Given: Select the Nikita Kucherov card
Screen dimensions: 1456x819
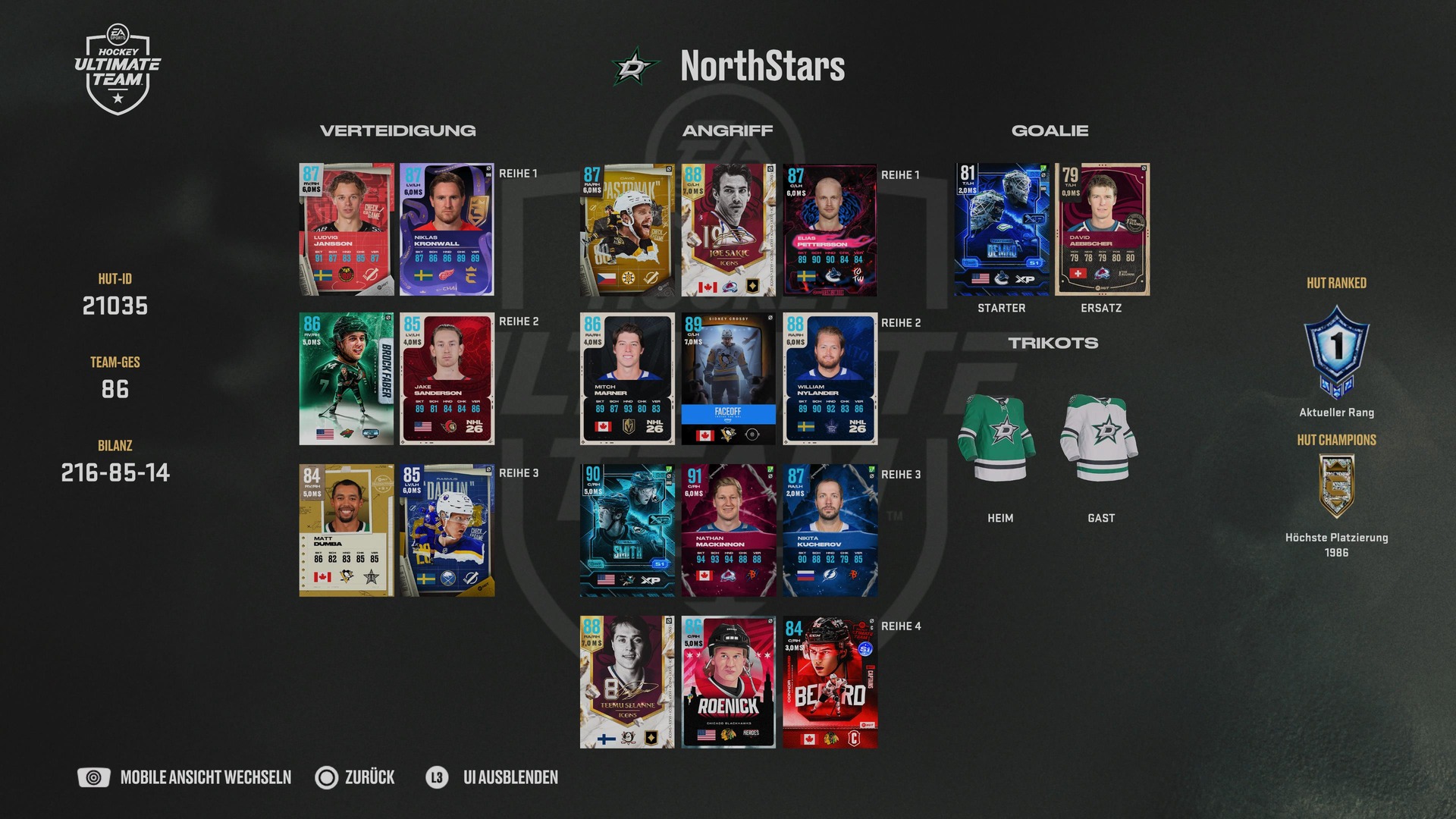Looking at the screenshot, I should coord(830,531).
